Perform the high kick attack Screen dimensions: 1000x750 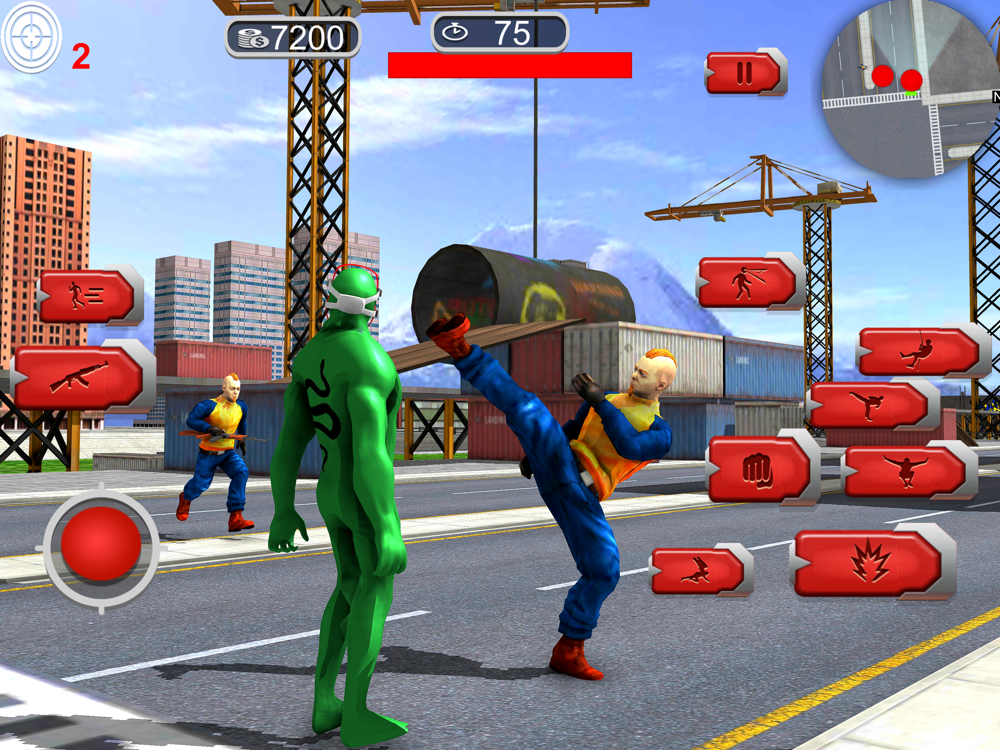870,404
